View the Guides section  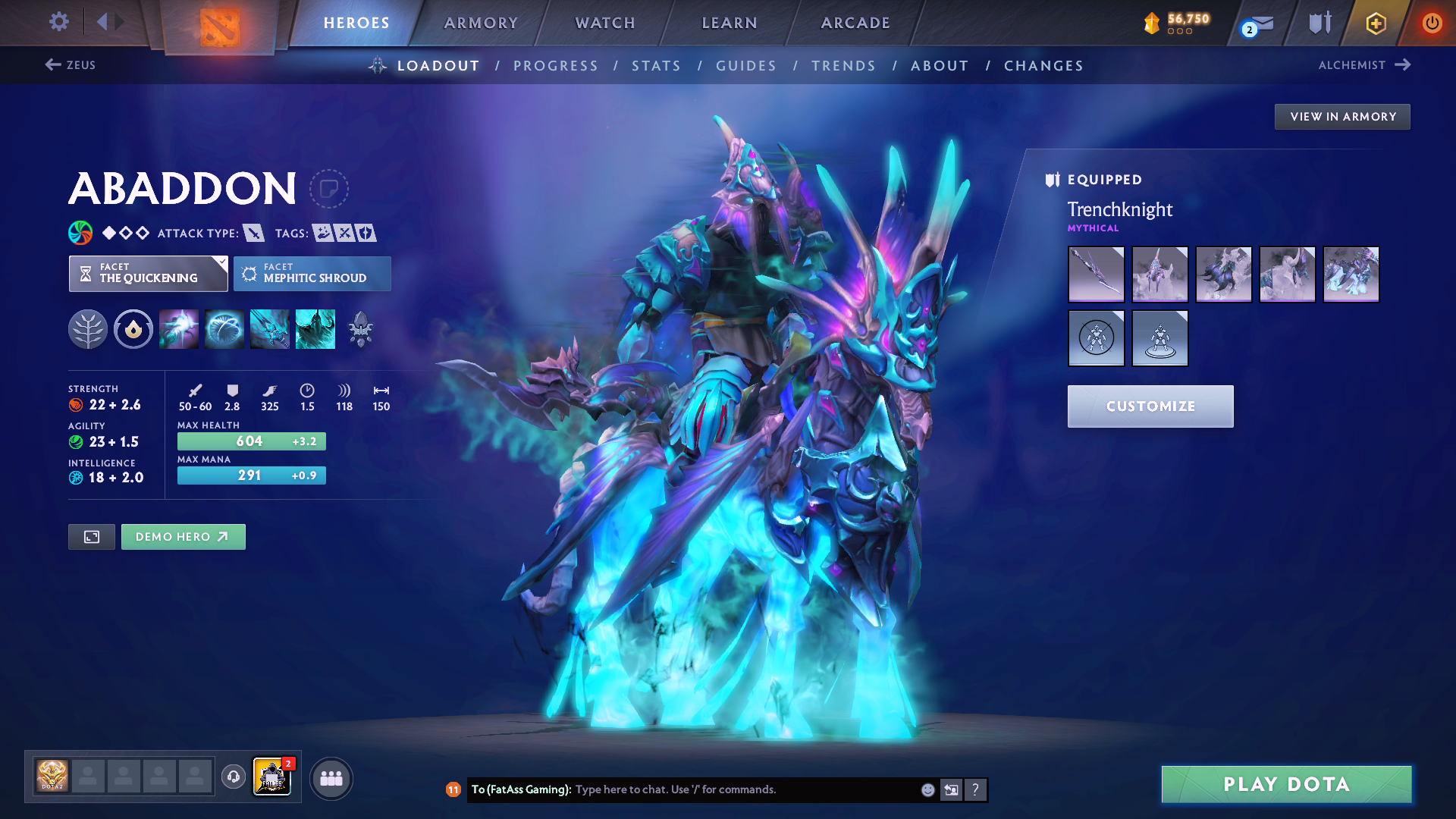(x=746, y=66)
